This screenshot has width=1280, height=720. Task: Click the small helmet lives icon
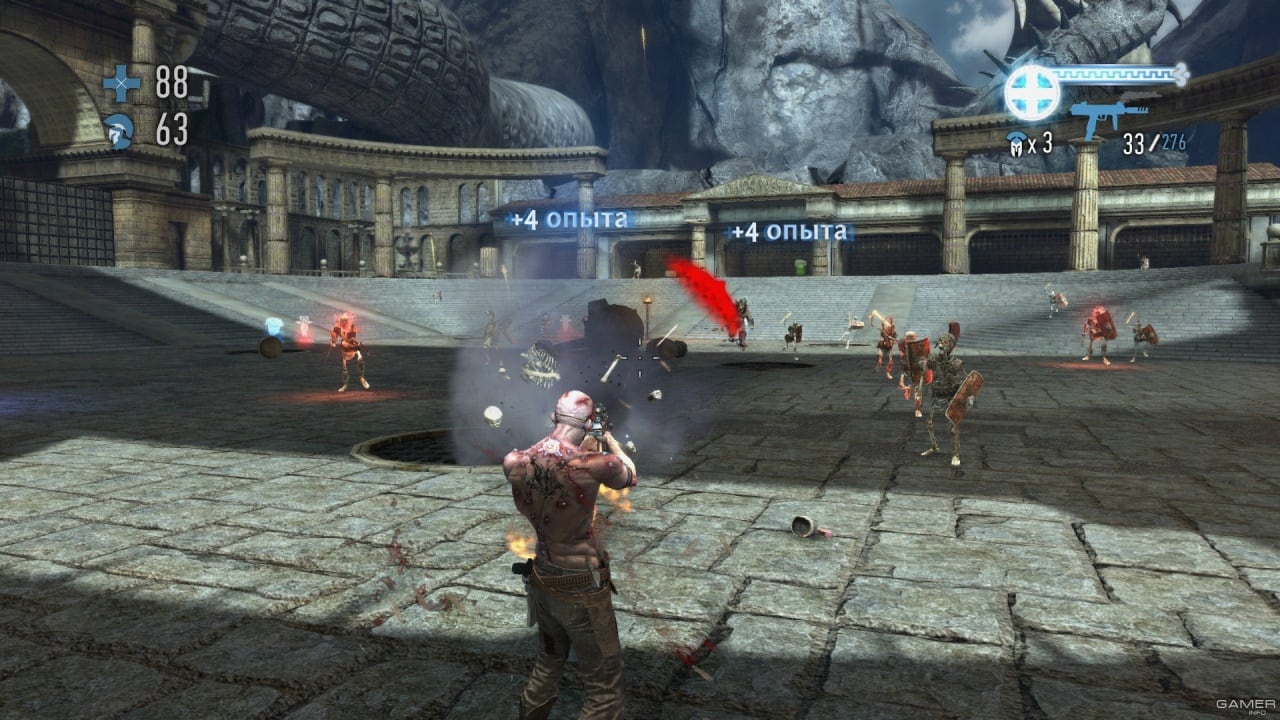point(1015,143)
